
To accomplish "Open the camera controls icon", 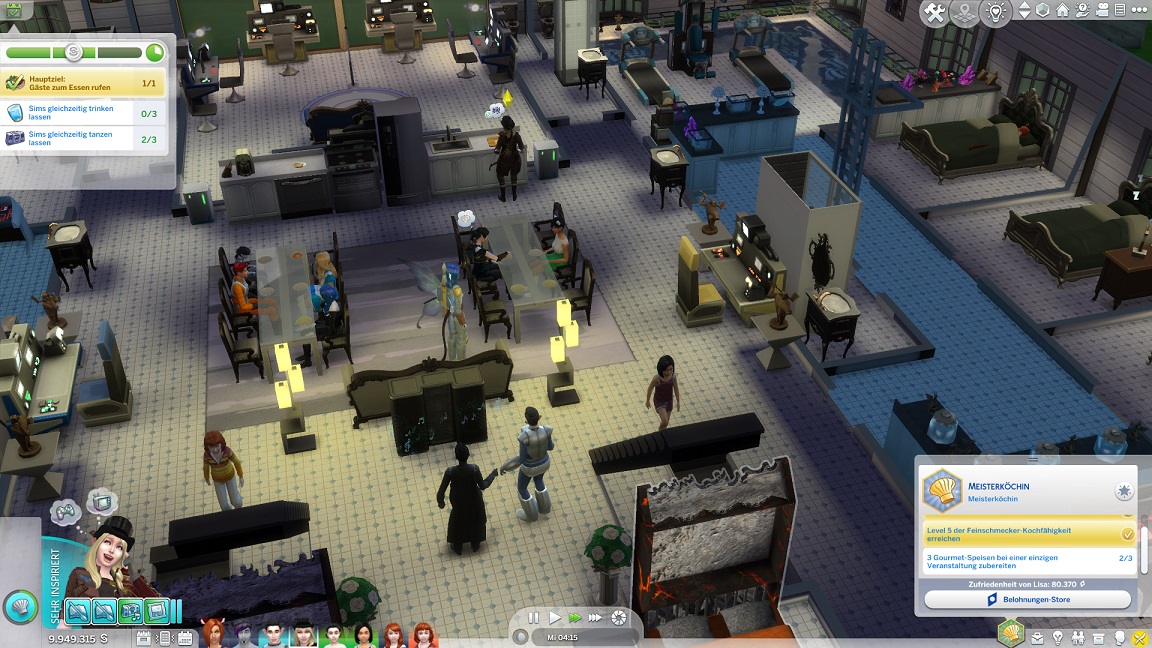I will click(x=1102, y=11).
